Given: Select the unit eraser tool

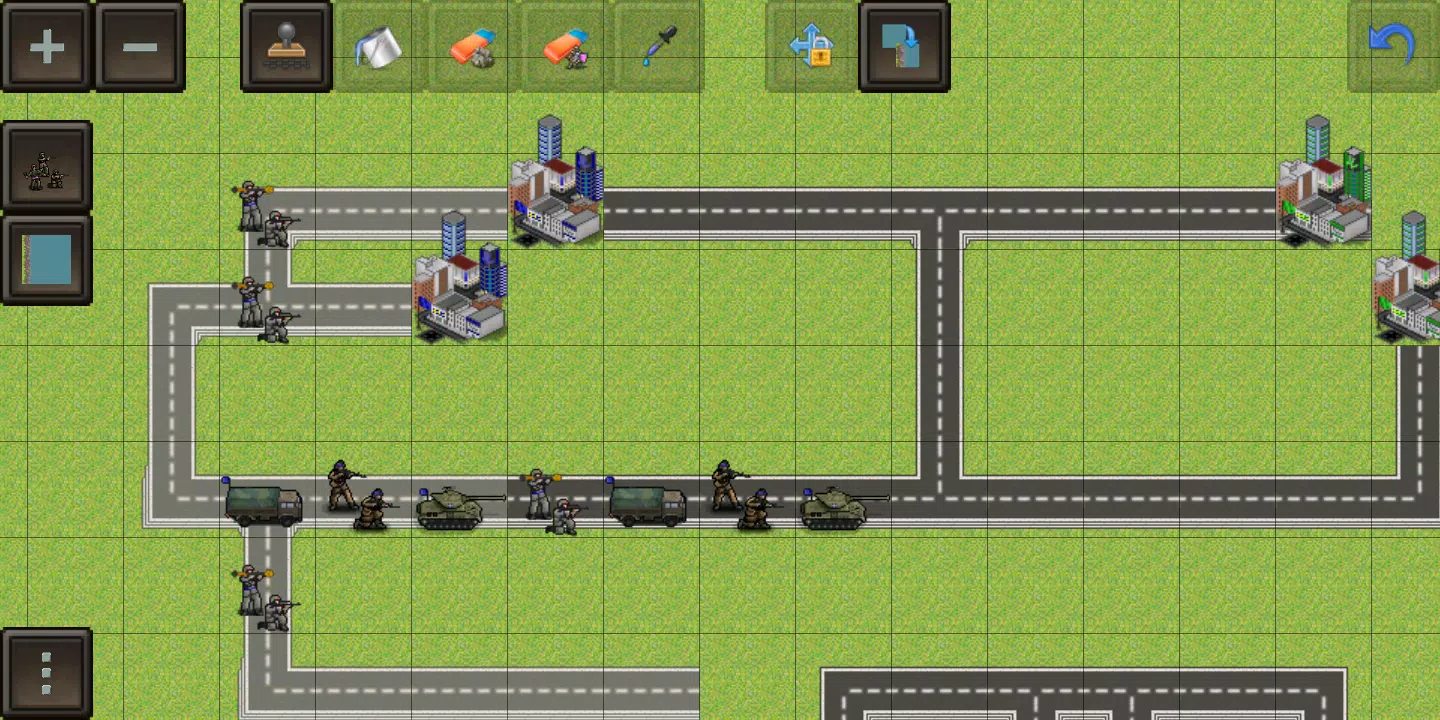Looking at the screenshot, I should tap(563, 45).
